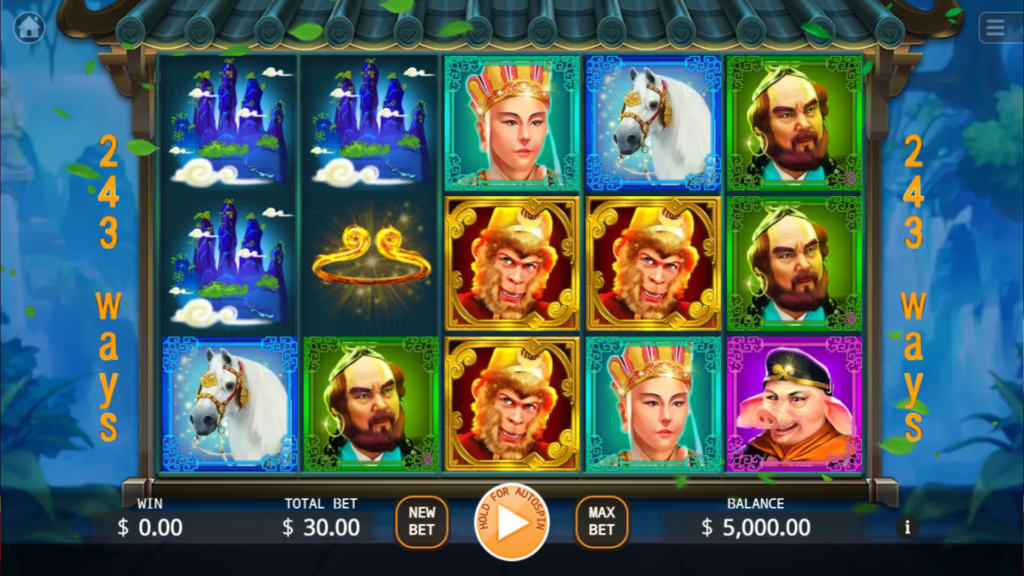Set the wager with Max Bet
The height and width of the screenshot is (576, 1024).
point(601,522)
